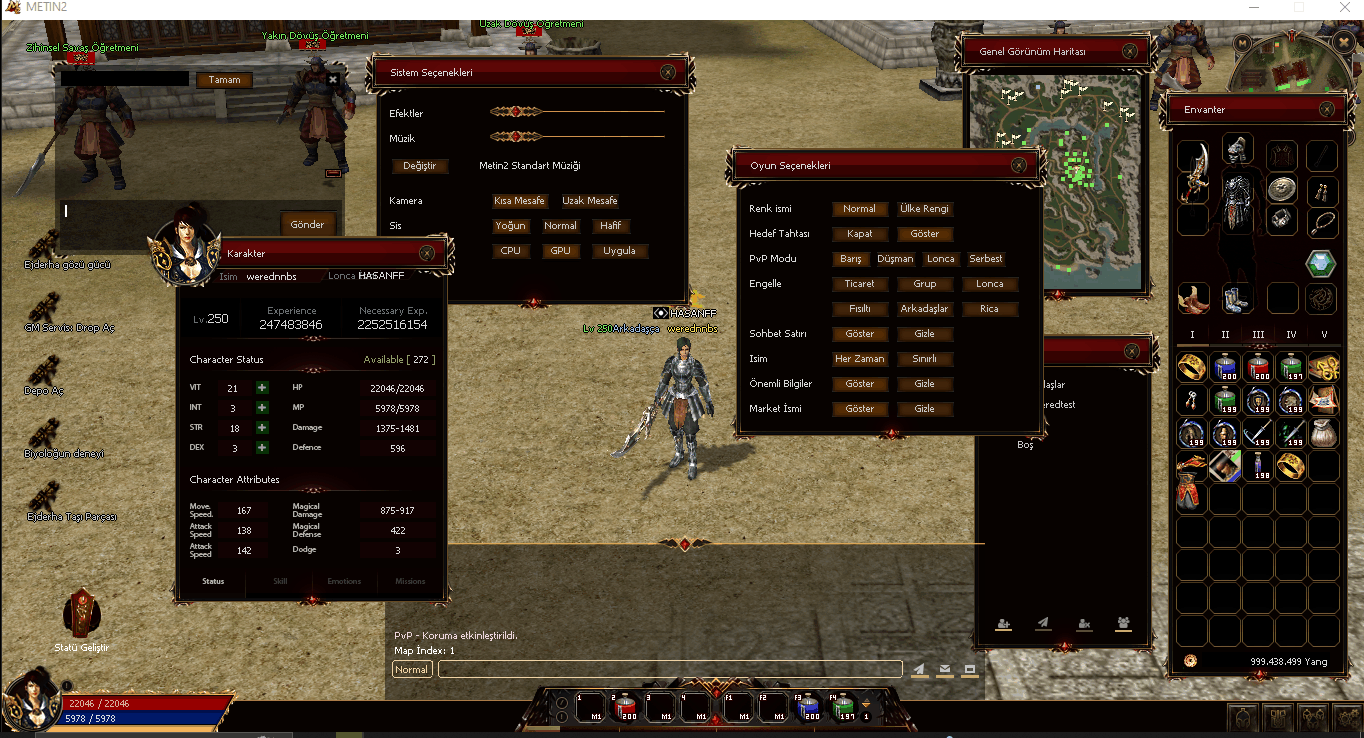Screen dimensions: 1364x738
Task: Click the Müzik volume slider
Action: pos(517,137)
